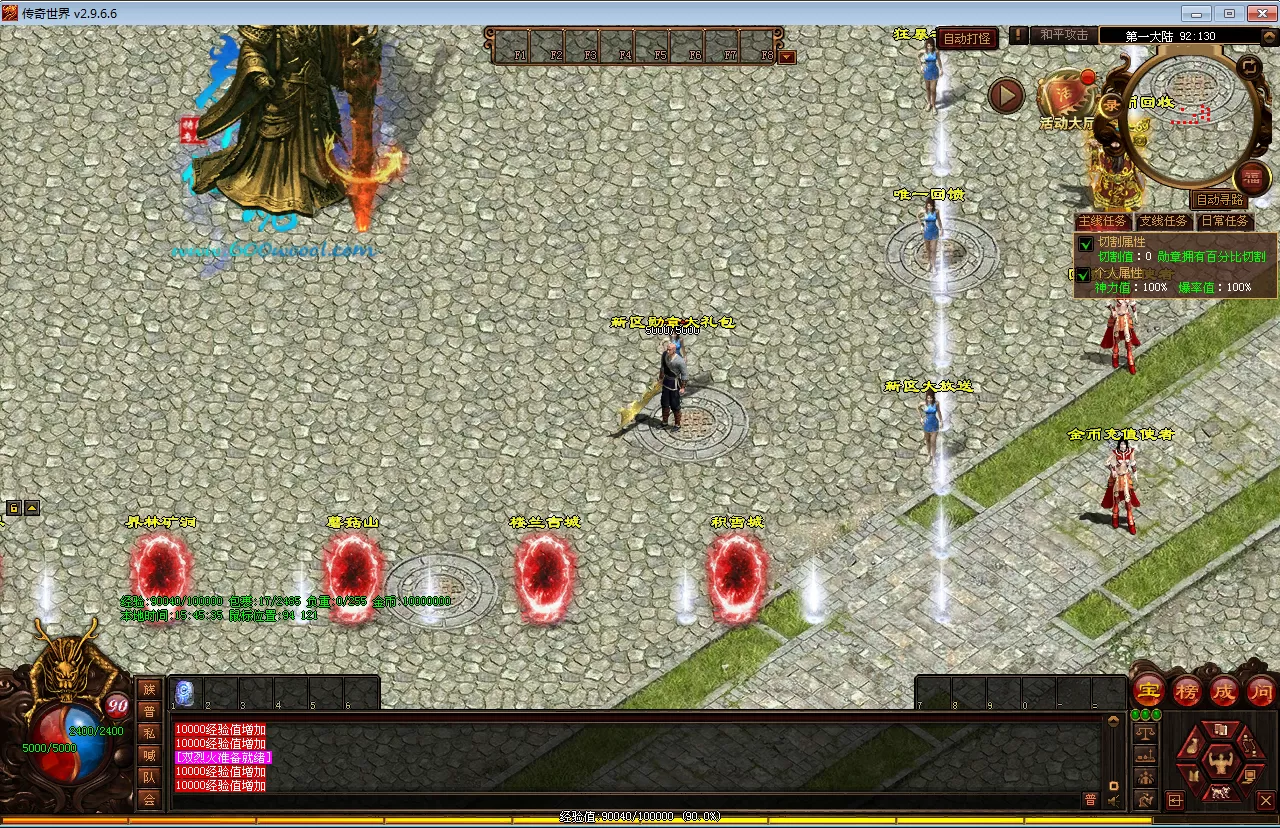The height and width of the screenshot is (828, 1280).
Task: Uncheck the 切割属性 checkbox
Action: (1085, 243)
